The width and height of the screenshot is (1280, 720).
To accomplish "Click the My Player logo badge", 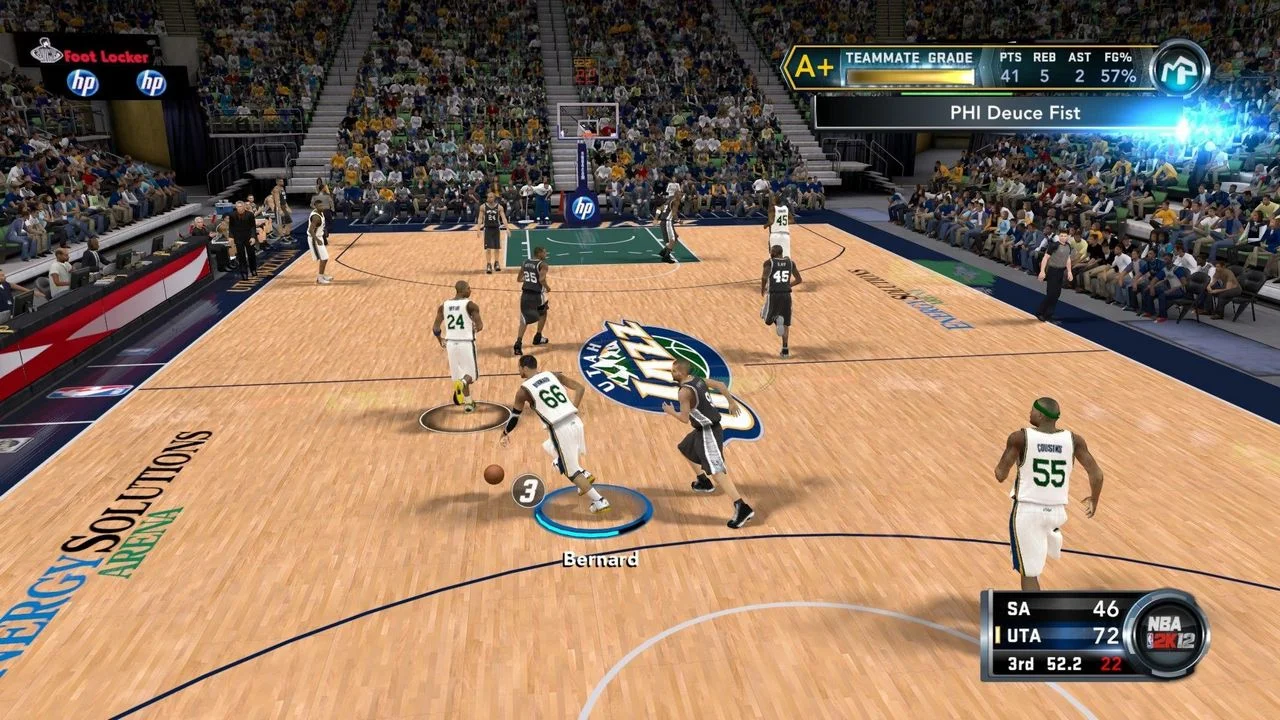I will pos(1179,68).
